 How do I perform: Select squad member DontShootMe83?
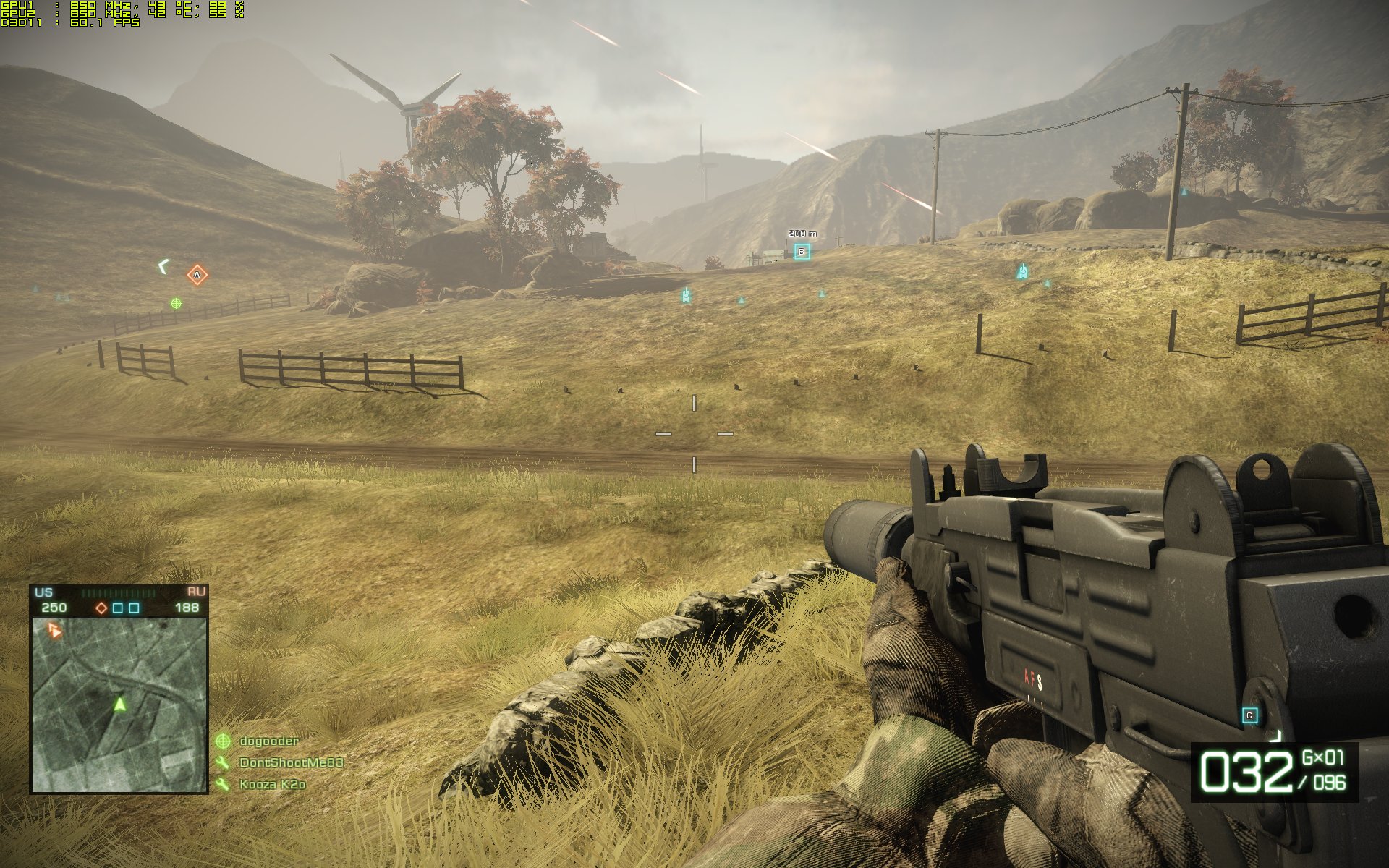[290, 762]
